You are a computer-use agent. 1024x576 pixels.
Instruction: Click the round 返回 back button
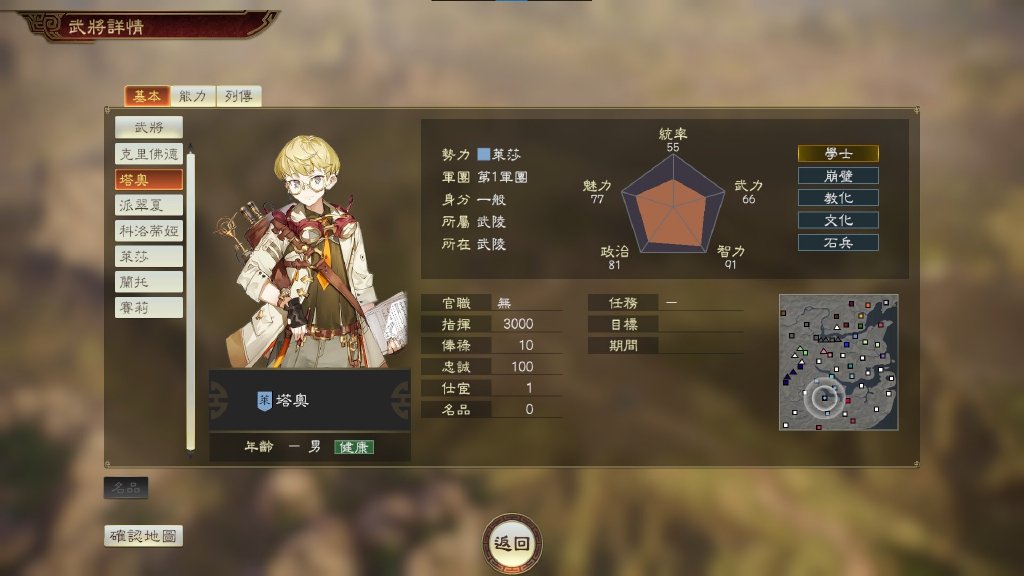pos(512,543)
